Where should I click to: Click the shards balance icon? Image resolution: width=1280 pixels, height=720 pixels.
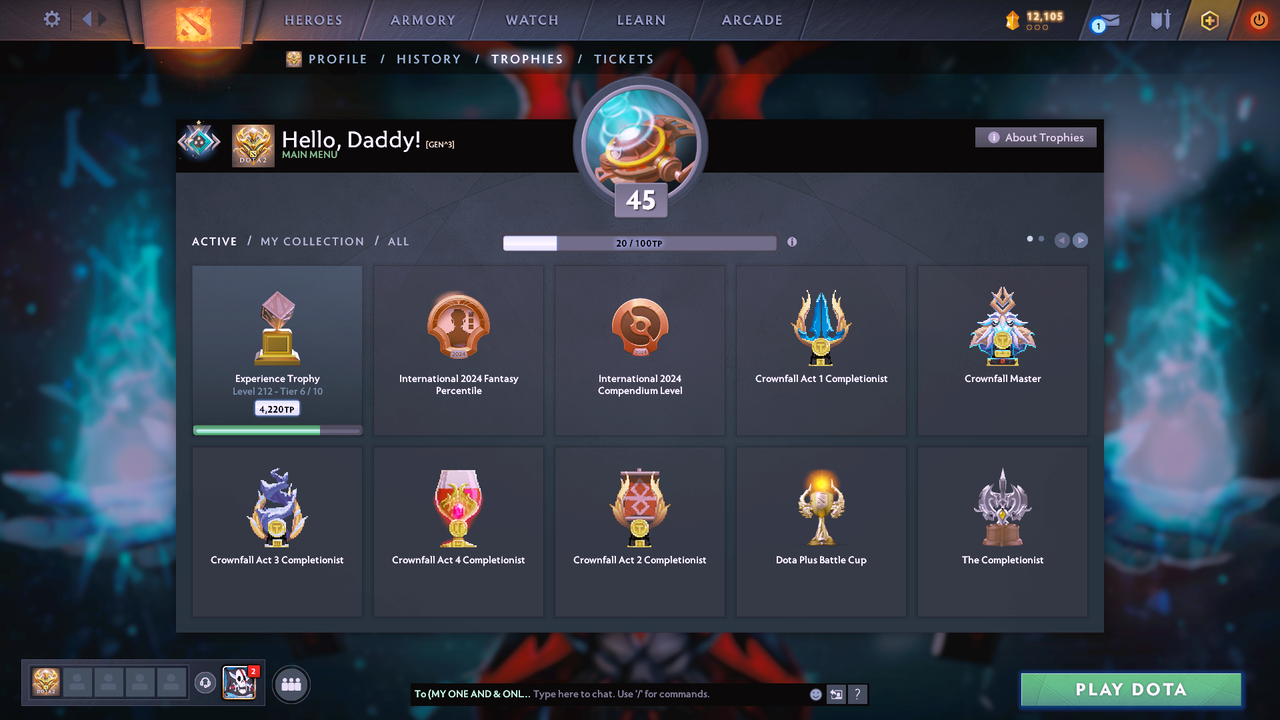[1011, 17]
